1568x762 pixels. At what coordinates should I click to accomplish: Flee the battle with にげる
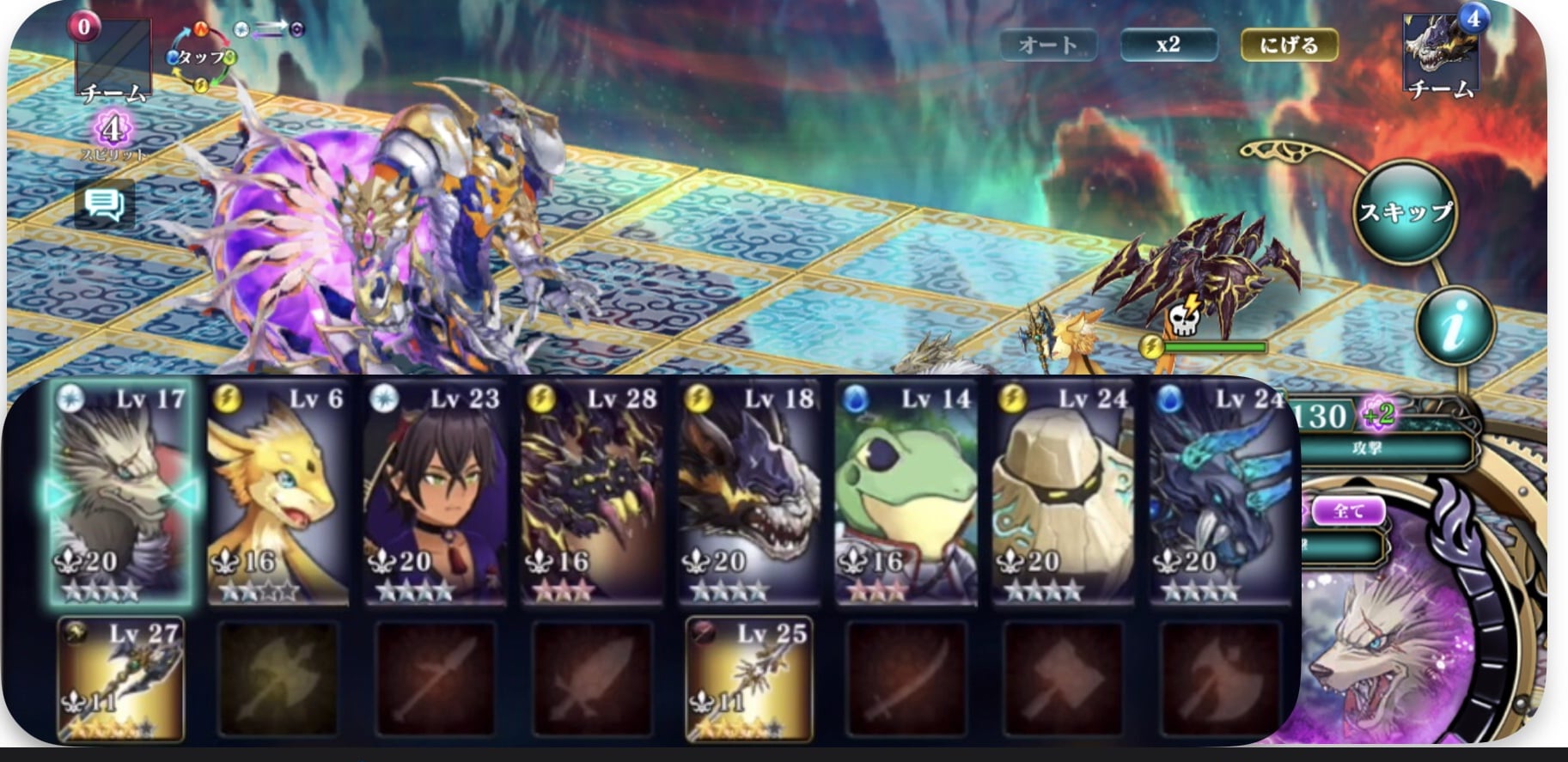(x=1289, y=45)
